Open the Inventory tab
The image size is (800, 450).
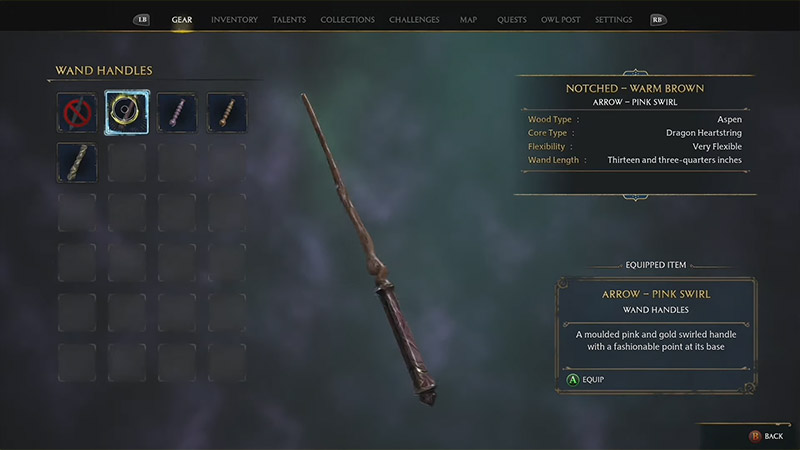(234, 20)
